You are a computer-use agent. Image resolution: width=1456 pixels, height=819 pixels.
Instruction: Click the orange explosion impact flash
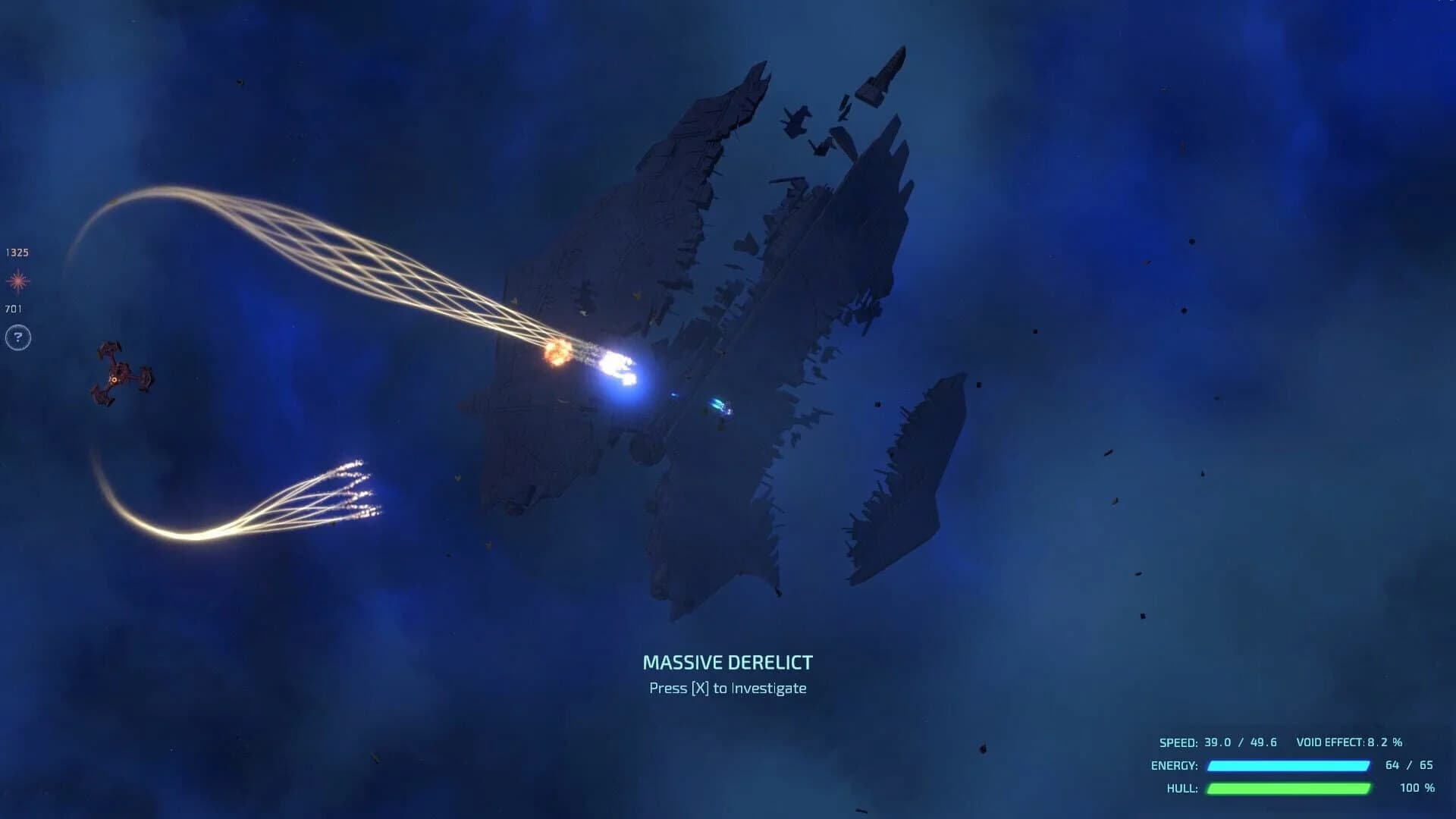pyautogui.click(x=558, y=351)
